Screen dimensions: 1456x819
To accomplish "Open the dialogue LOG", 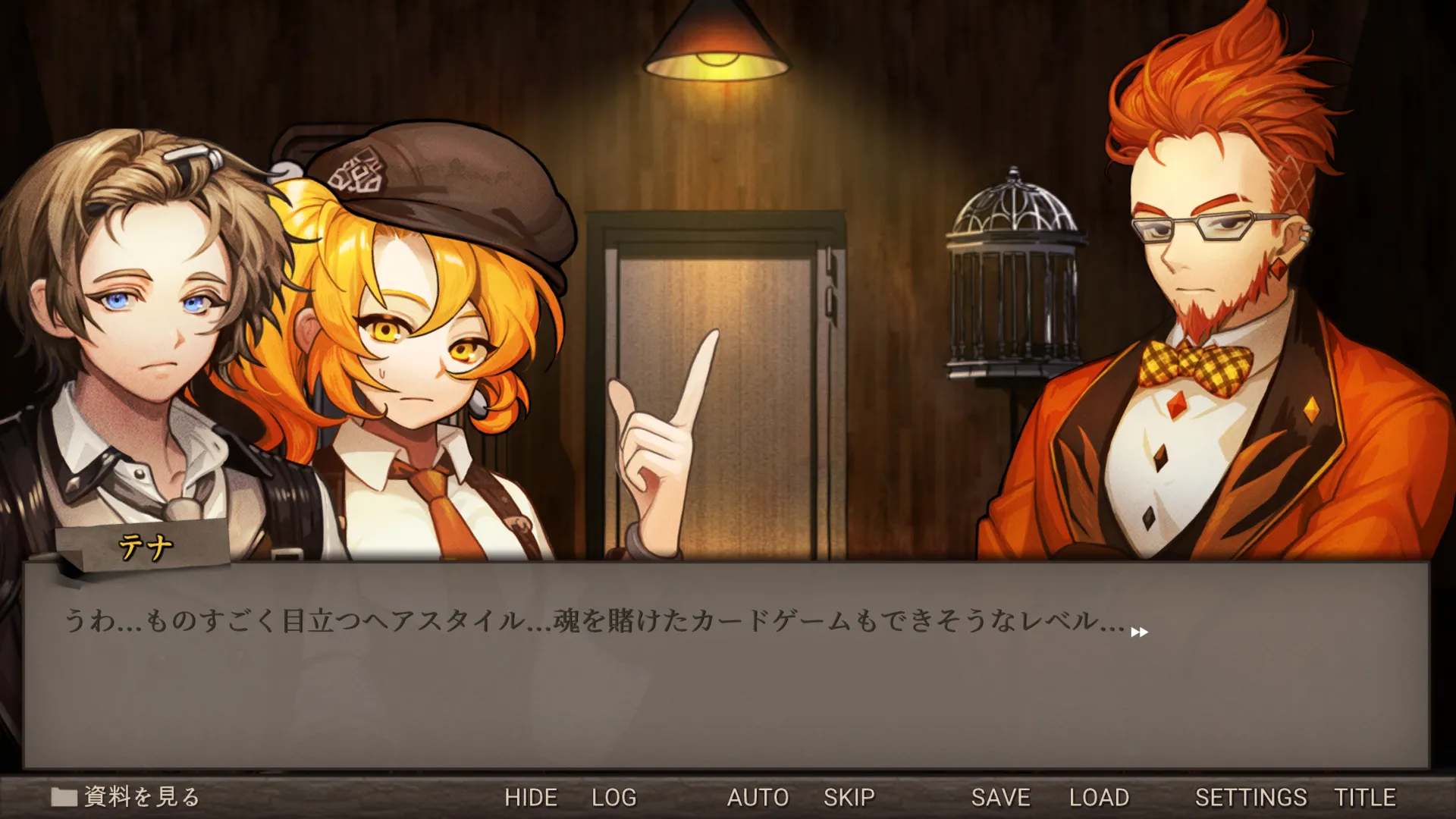I will pos(613,798).
